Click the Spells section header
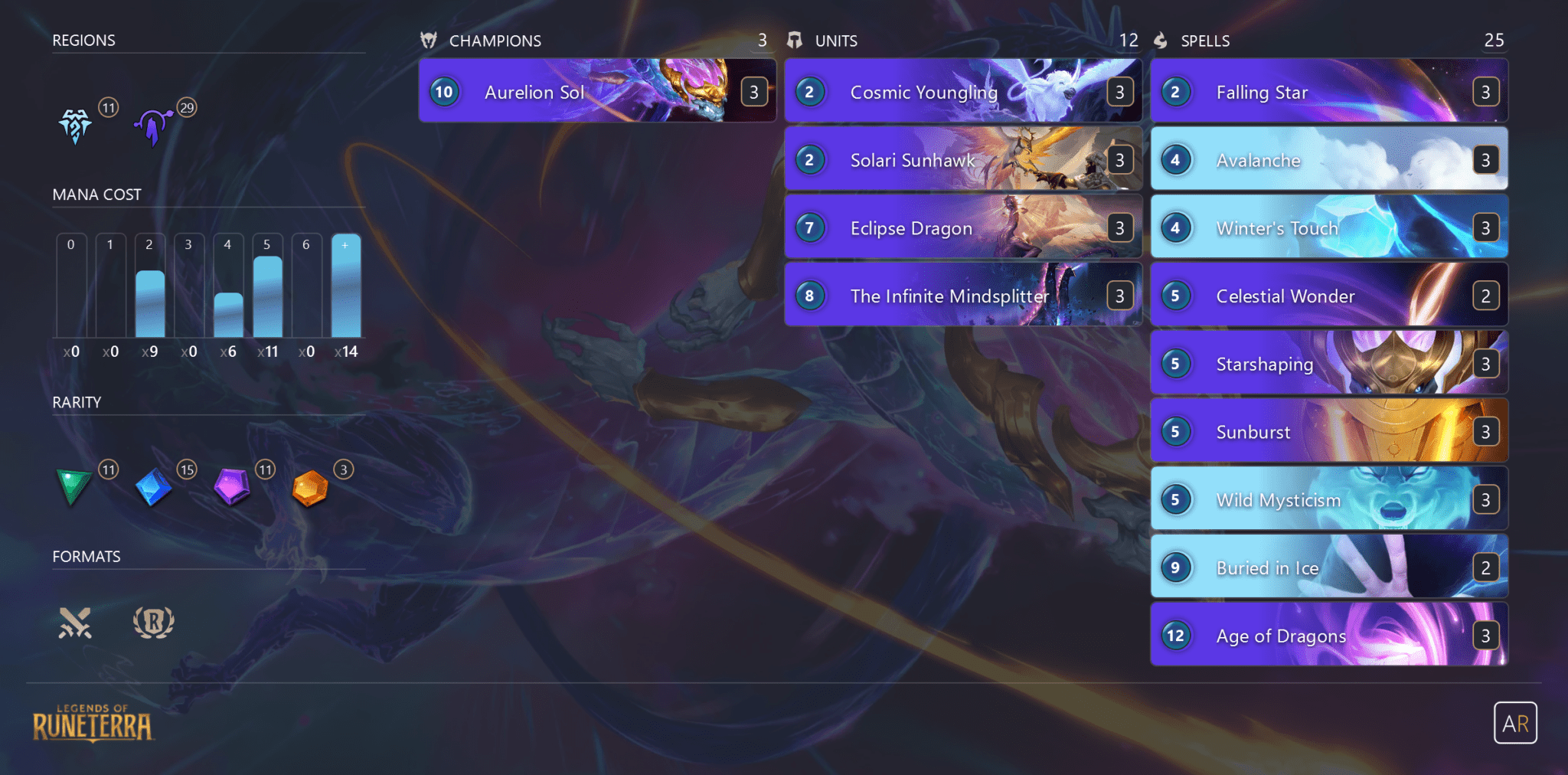The height and width of the screenshot is (775, 1568). [x=1206, y=41]
